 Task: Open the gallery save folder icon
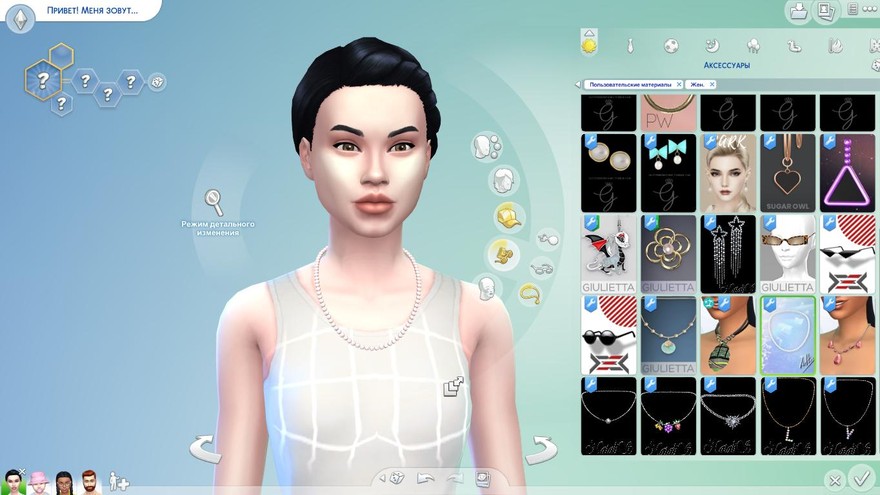[799, 11]
